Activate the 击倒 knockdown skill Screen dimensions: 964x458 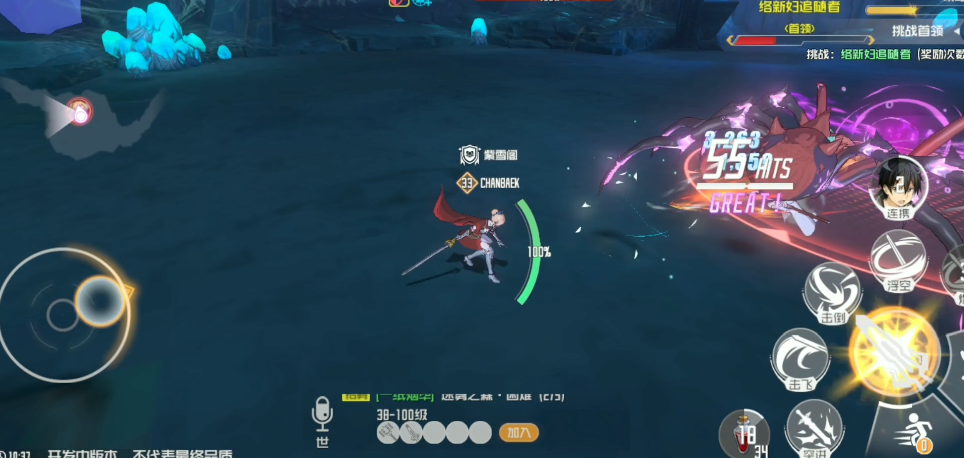point(833,292)
